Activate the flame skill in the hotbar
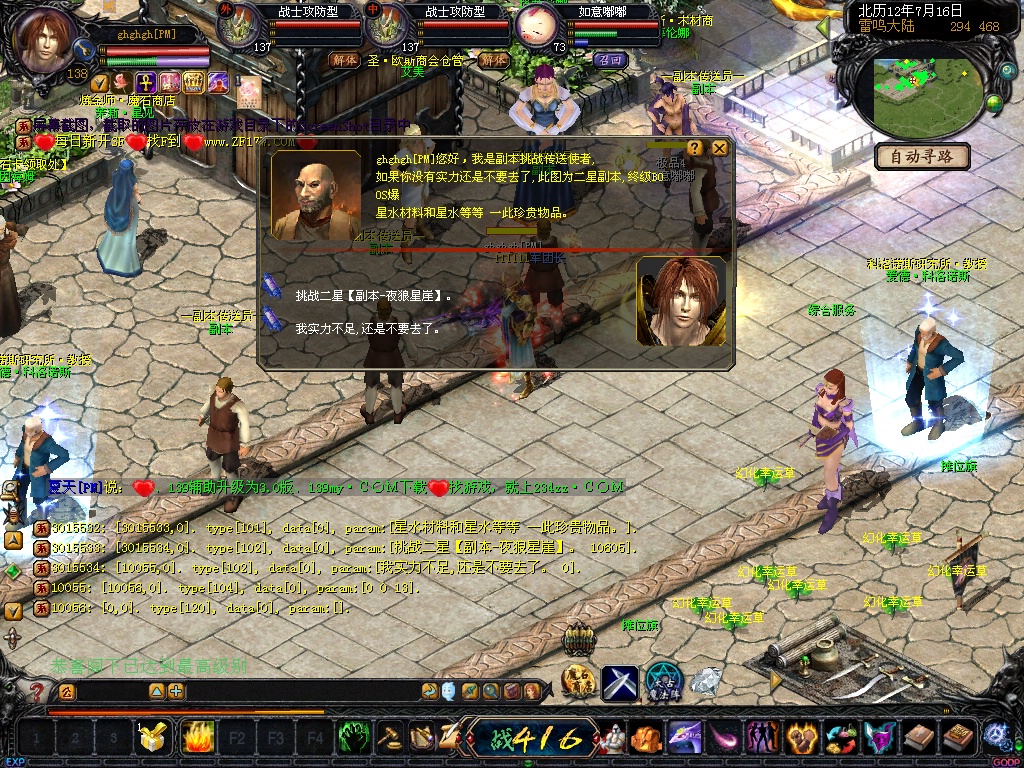The height and width of the screenshot is (768, 1024). pyautogui.click(x=196, y=738)
